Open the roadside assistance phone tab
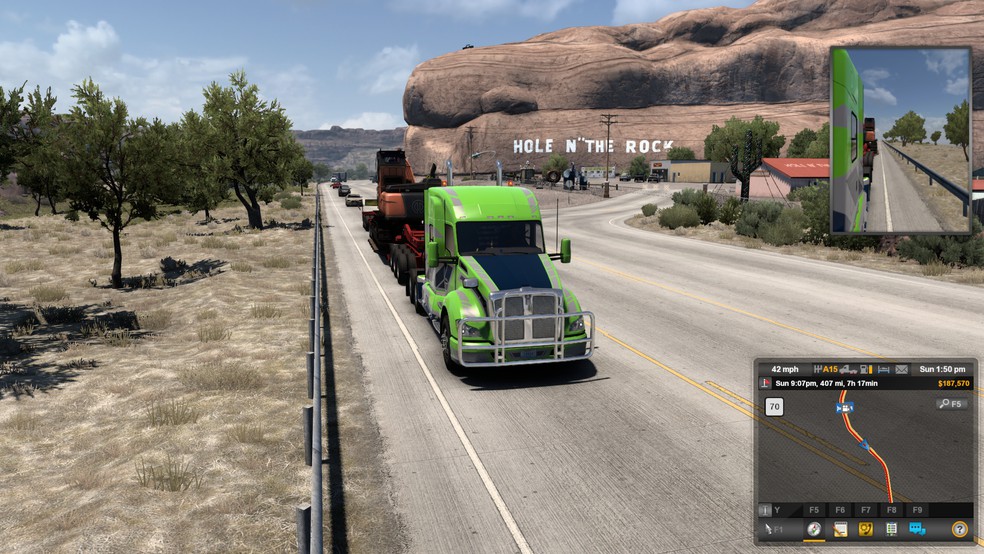The image size is (984, 554). [x=865, y=529]
